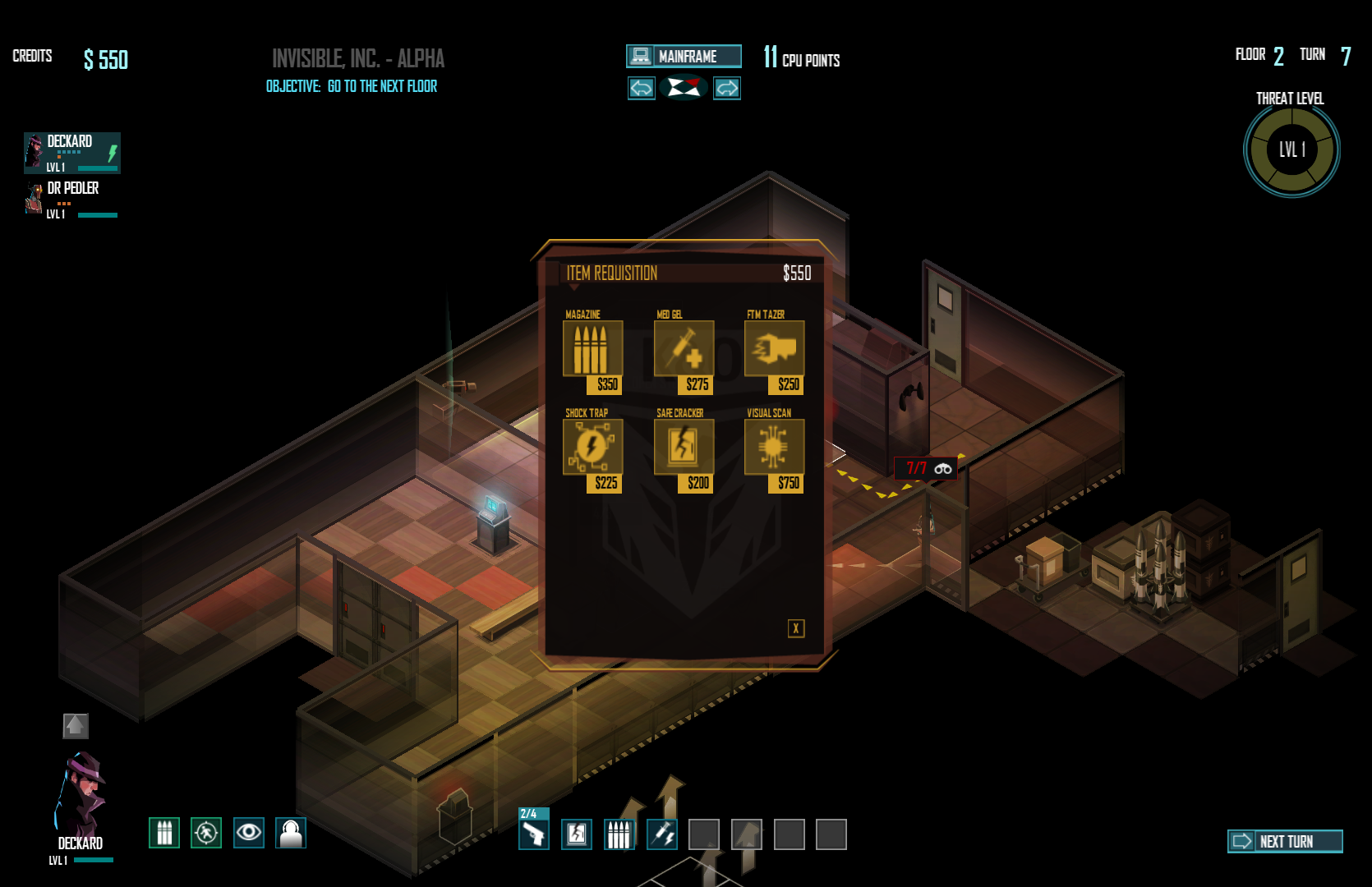Toggle the crosshair overwatch ability
Screen dimensions: 1372x887
206,833
